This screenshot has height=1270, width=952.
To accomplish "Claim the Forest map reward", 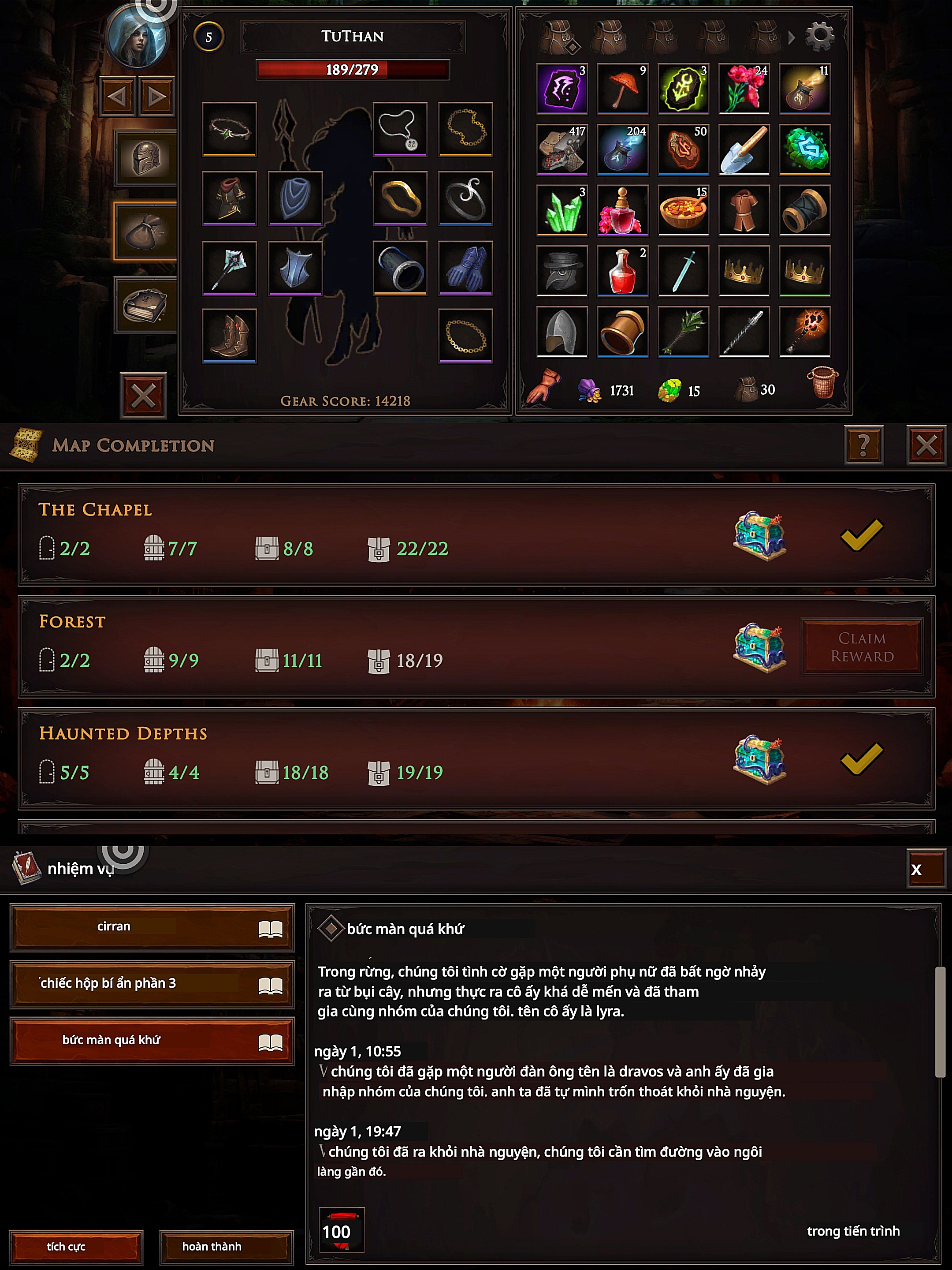I will [861, 647].
